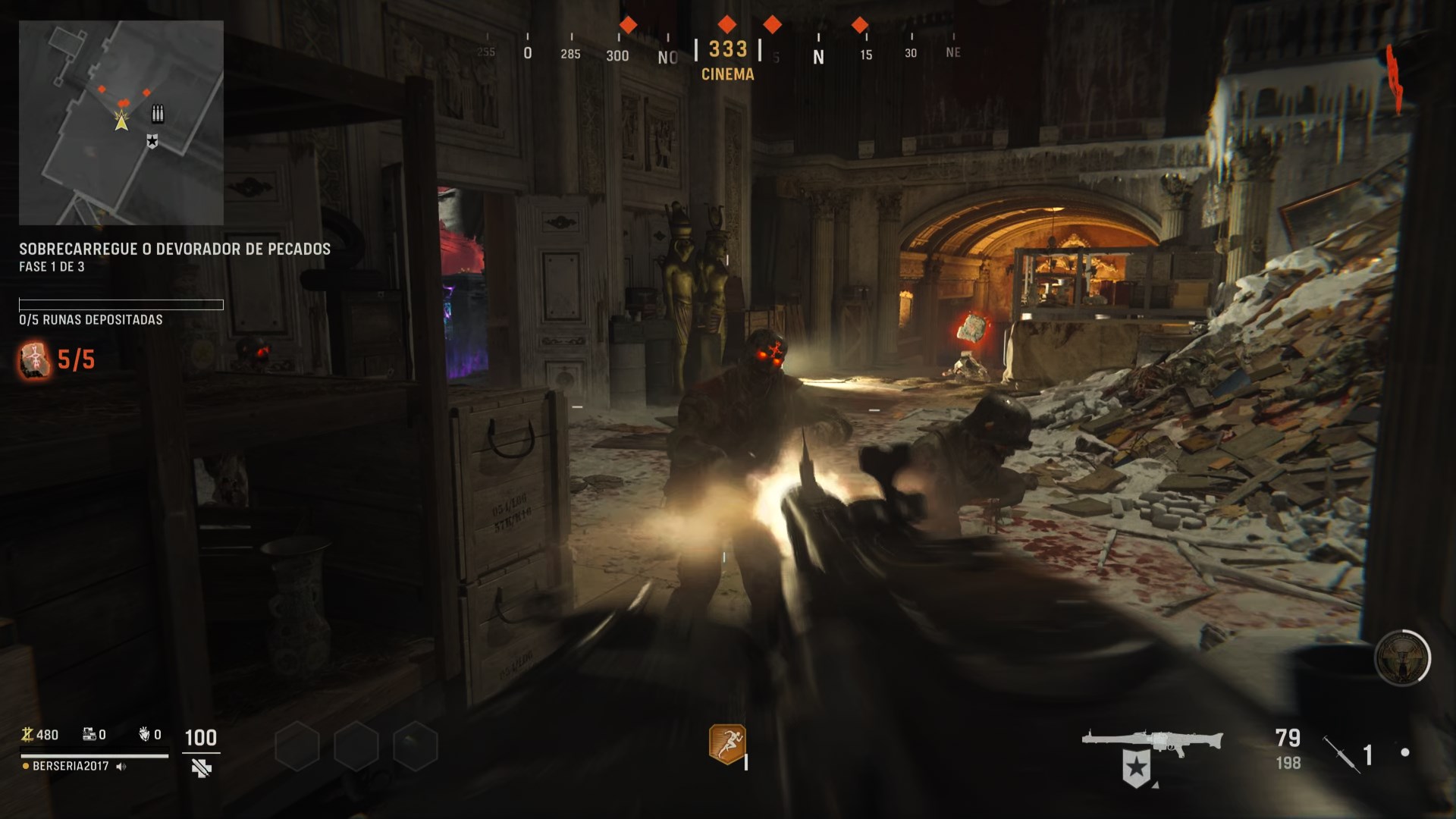Screen dimensions: 1456x819
Task: Select the ammo crate marker on minimap
Action: point(158,114)
